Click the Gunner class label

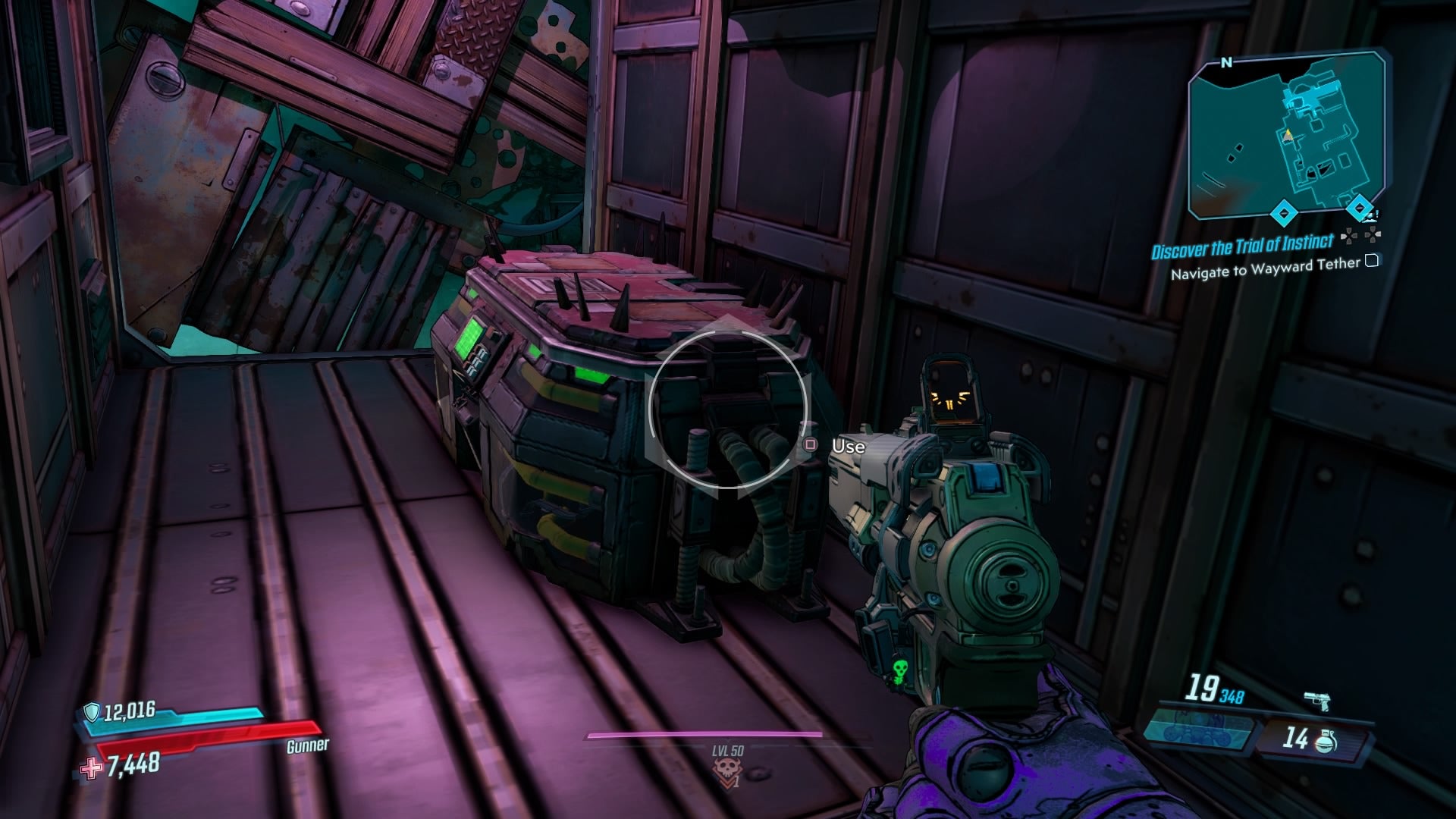point(306,745)
